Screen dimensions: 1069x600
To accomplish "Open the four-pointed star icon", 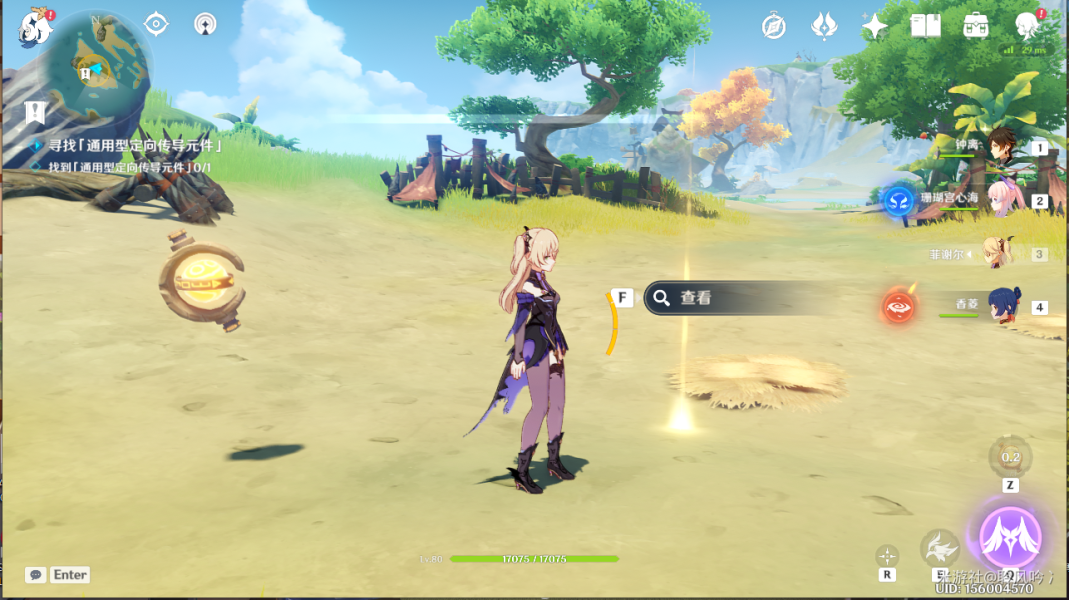I will click(x=875, y=26).
